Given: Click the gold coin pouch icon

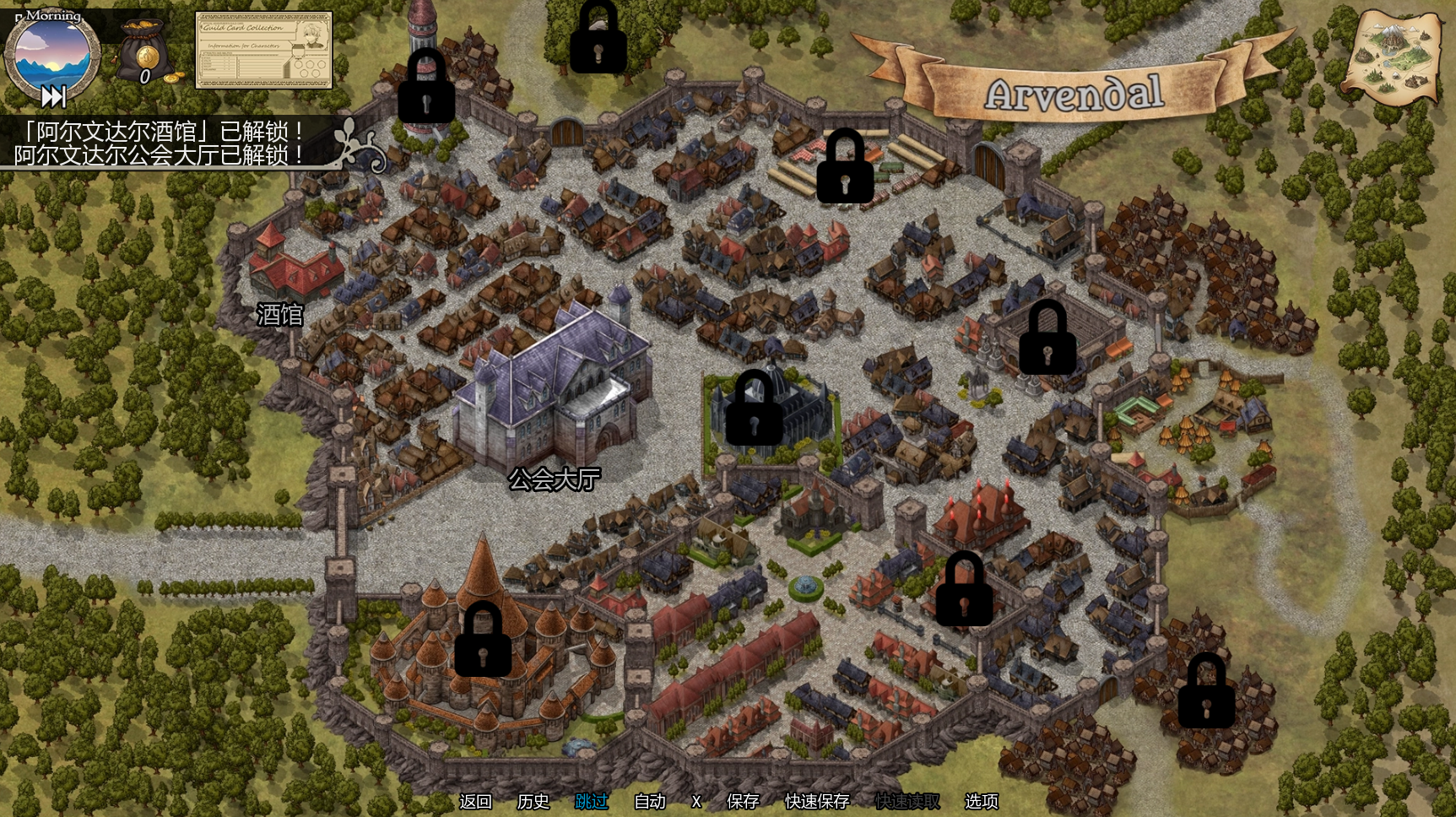Looking at the screenshot, I should point(147,53).
